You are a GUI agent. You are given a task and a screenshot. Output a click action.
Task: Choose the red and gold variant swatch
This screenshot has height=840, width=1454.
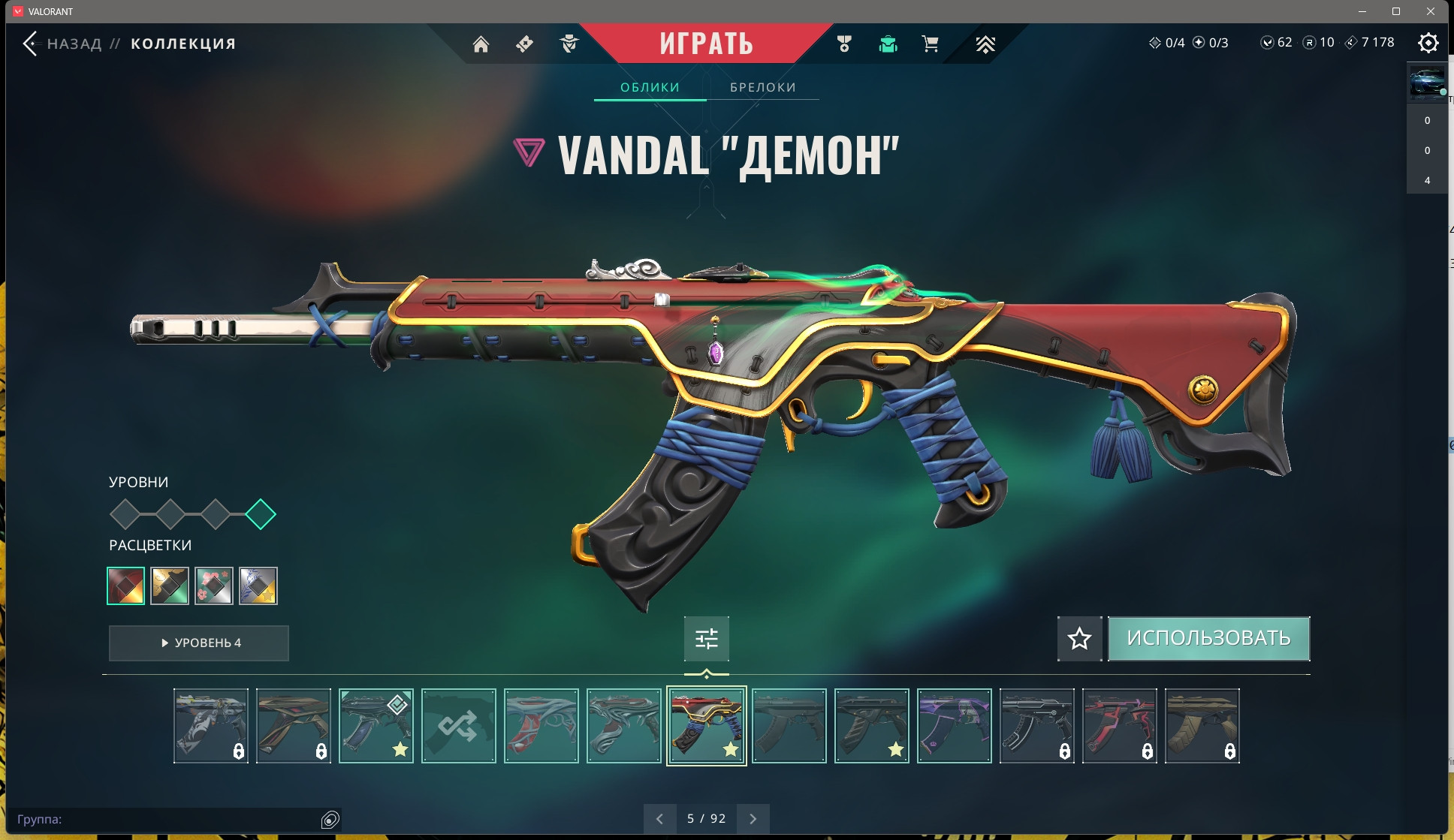[x=126, y=586]
